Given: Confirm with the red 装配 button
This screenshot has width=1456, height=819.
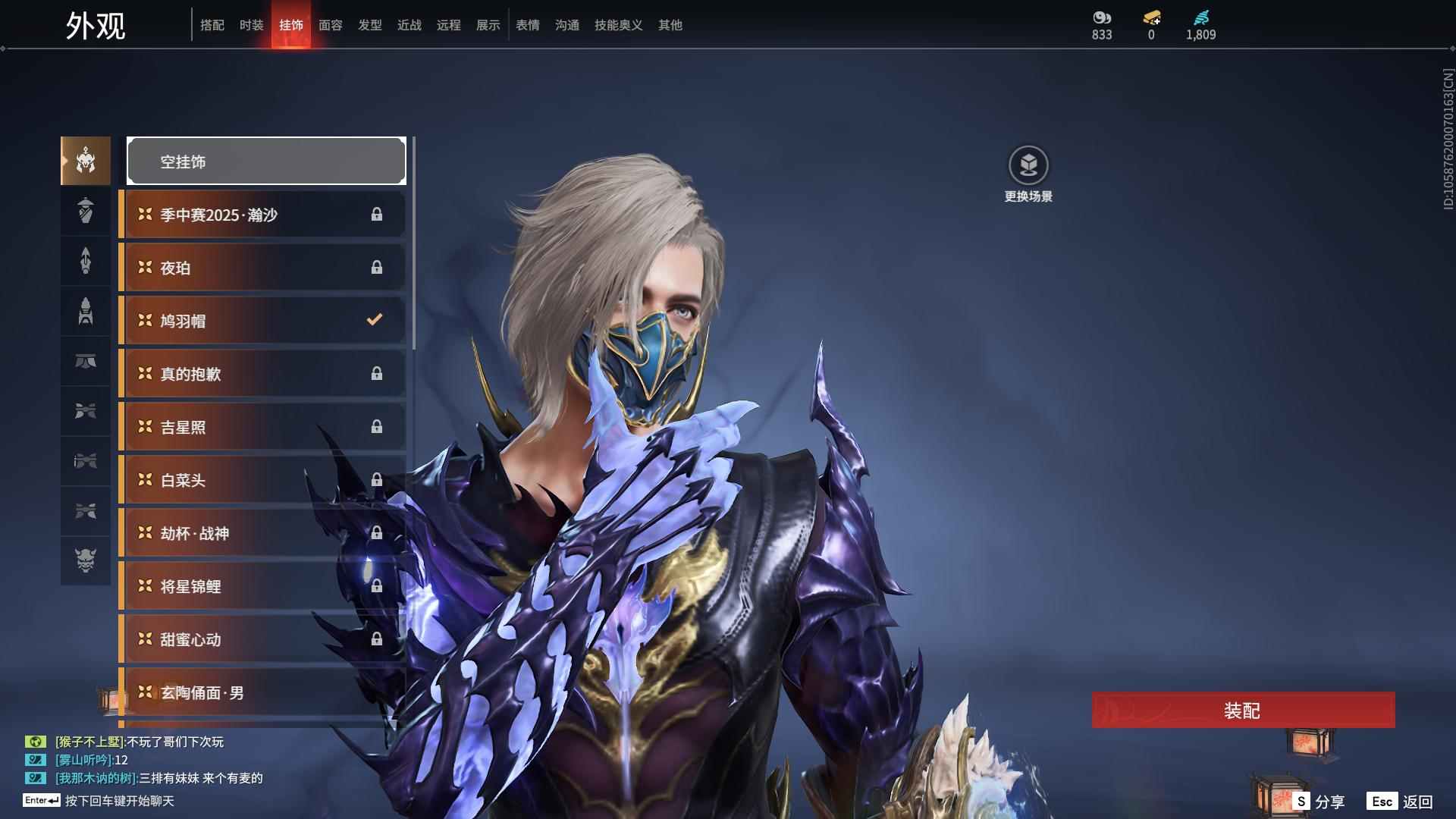Looking at the screenshot, I should tap(1243, 711).
